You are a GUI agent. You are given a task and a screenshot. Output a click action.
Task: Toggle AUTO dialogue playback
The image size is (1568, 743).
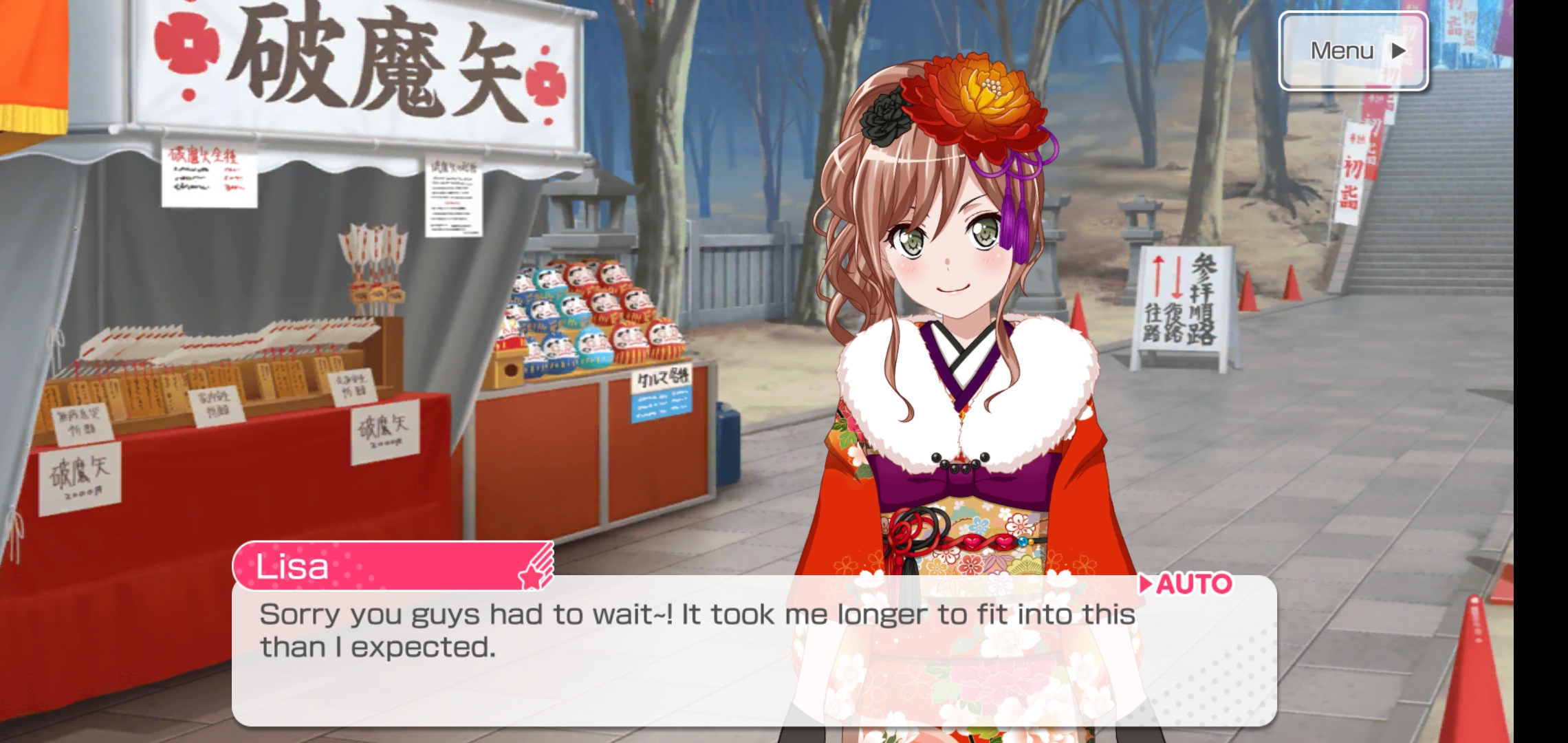tap(1186, 584)
